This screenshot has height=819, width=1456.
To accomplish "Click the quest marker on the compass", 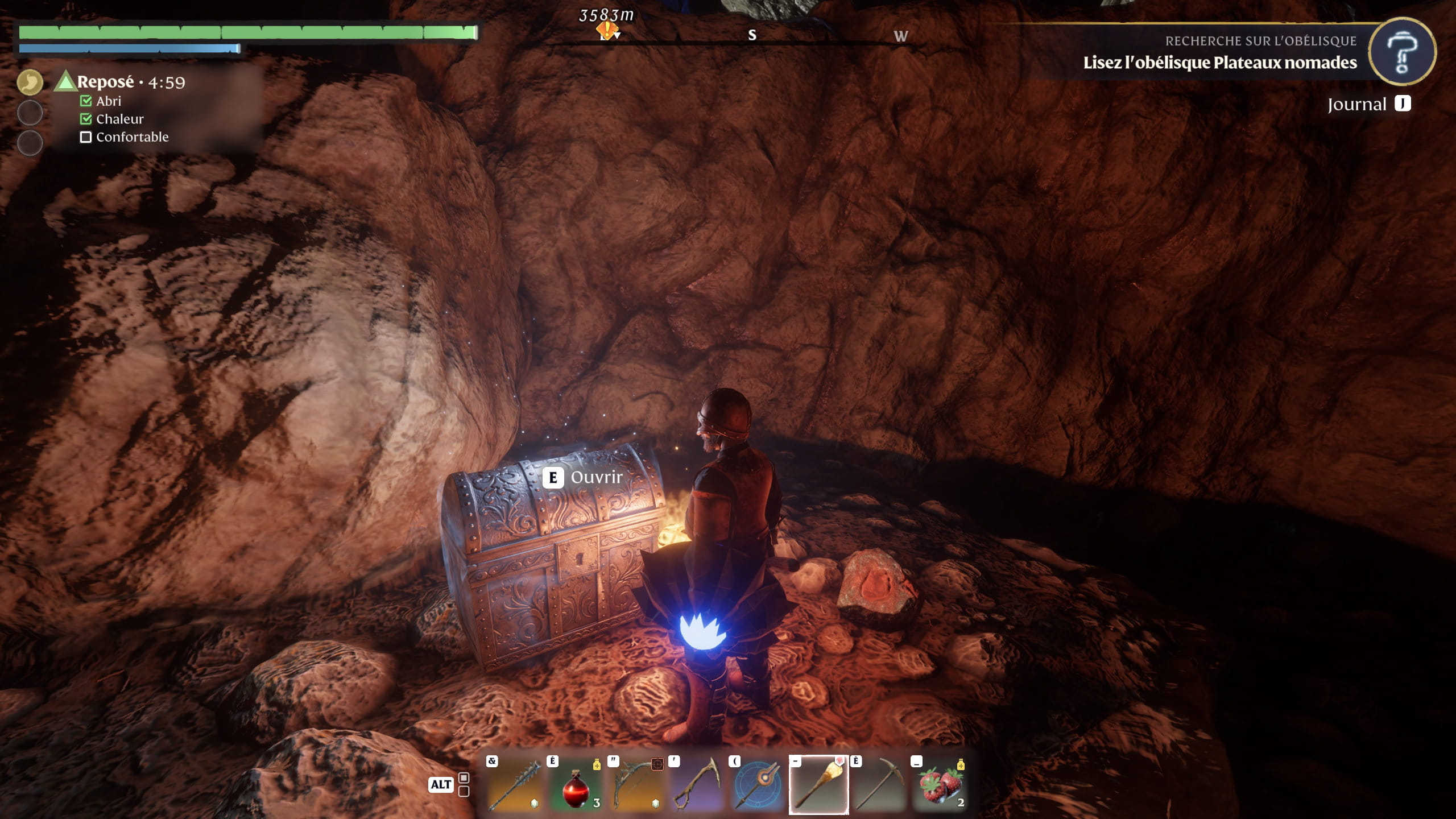I will [607, 31].
